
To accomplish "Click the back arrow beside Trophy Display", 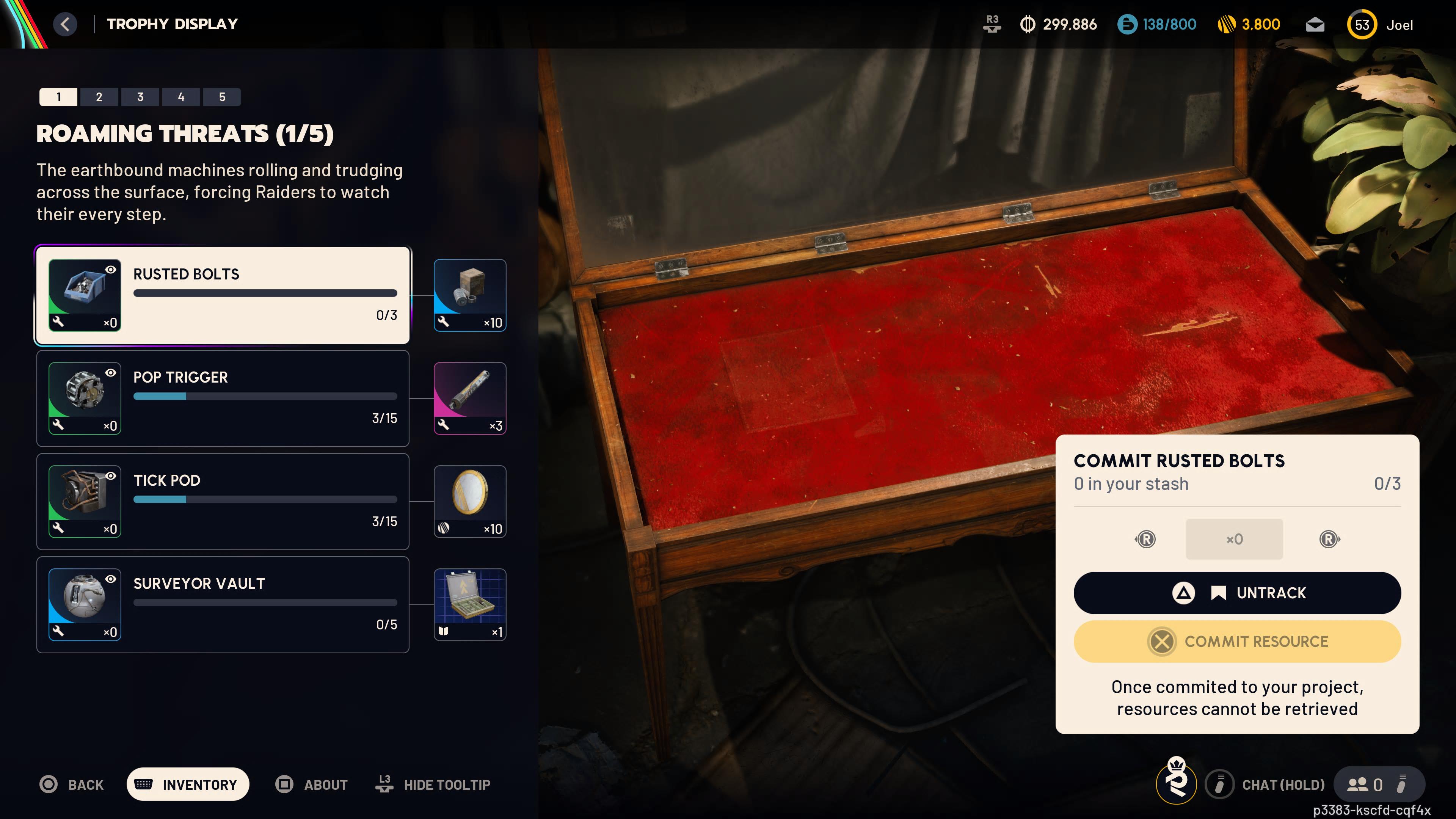I will tap(65, 24).
